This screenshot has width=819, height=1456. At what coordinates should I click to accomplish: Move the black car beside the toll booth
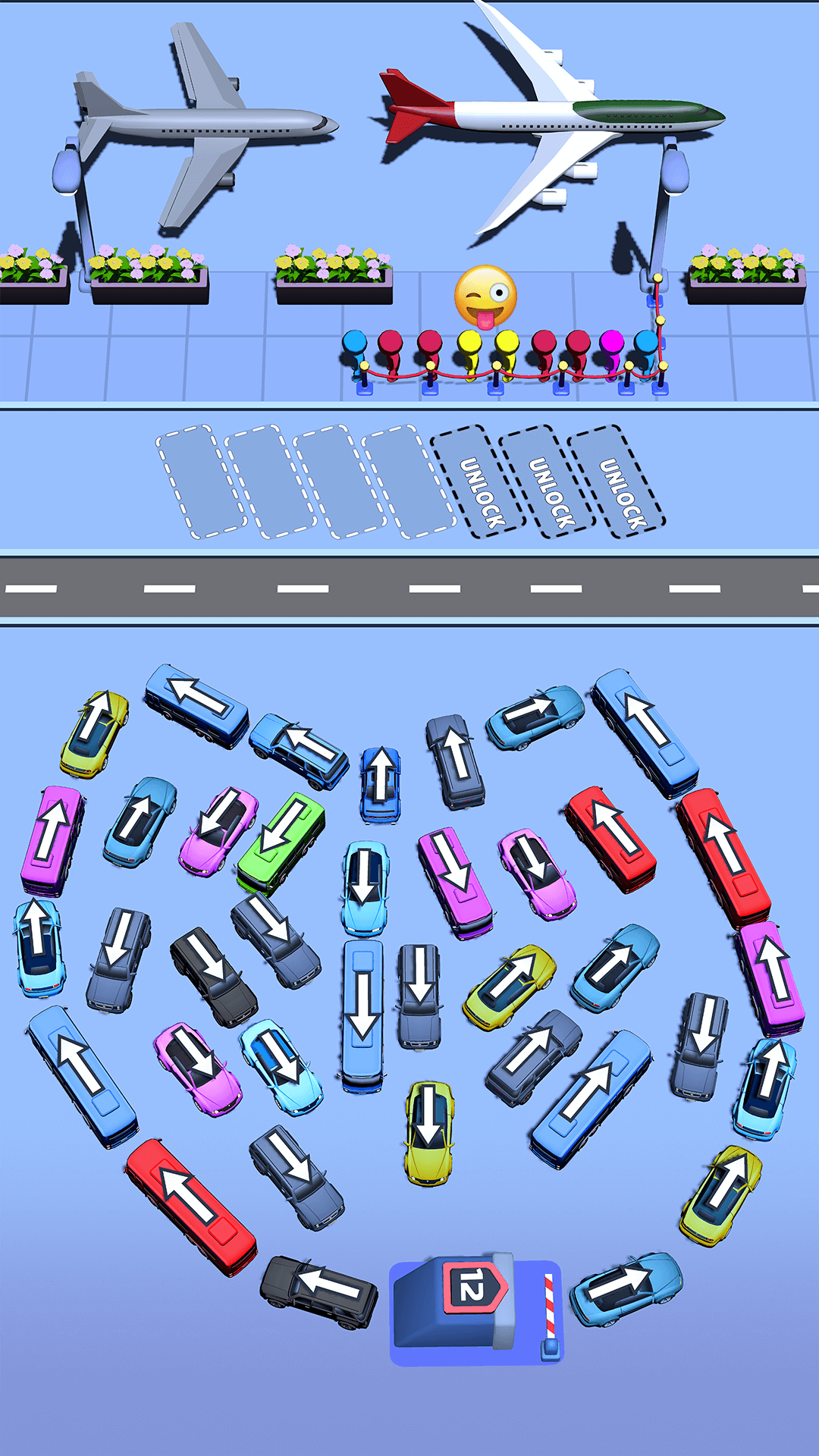[x=318, y=1291]
